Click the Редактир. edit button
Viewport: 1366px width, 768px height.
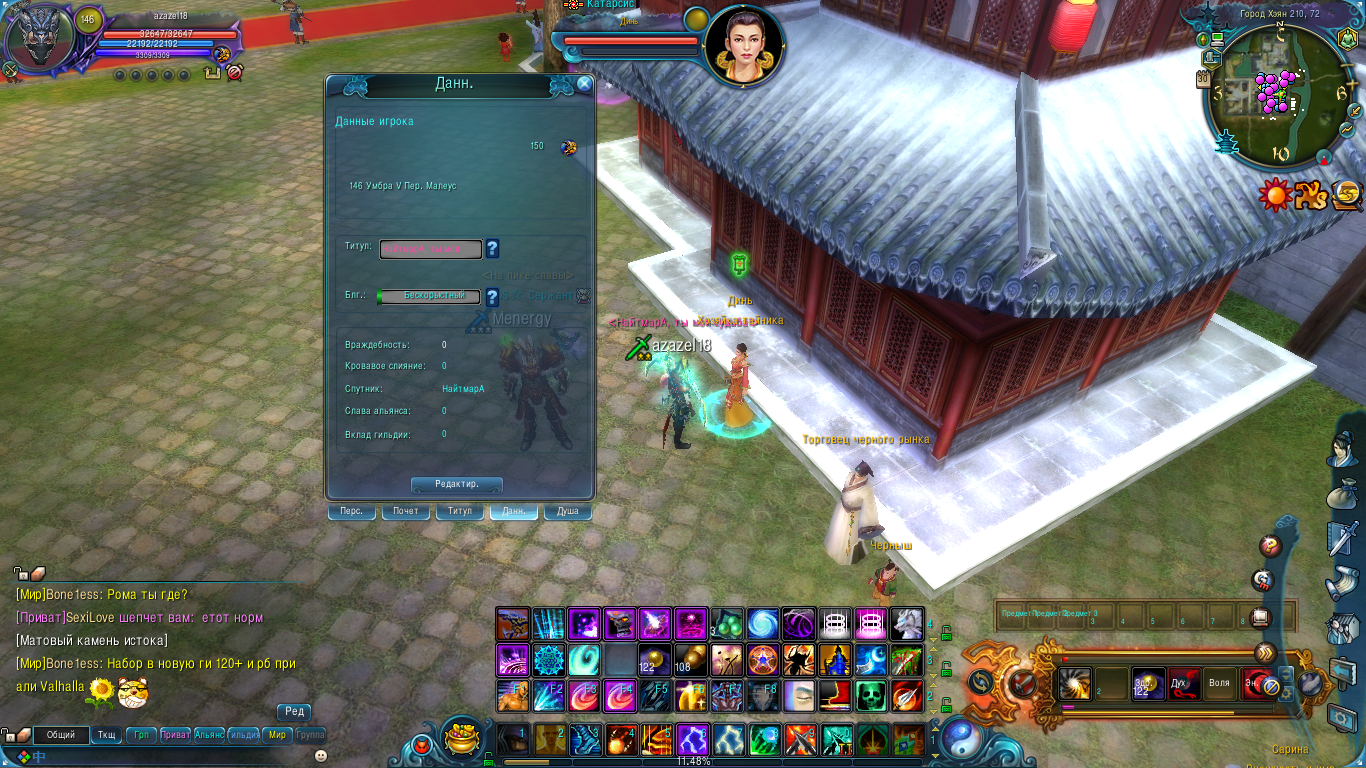(x=456, y=484)
